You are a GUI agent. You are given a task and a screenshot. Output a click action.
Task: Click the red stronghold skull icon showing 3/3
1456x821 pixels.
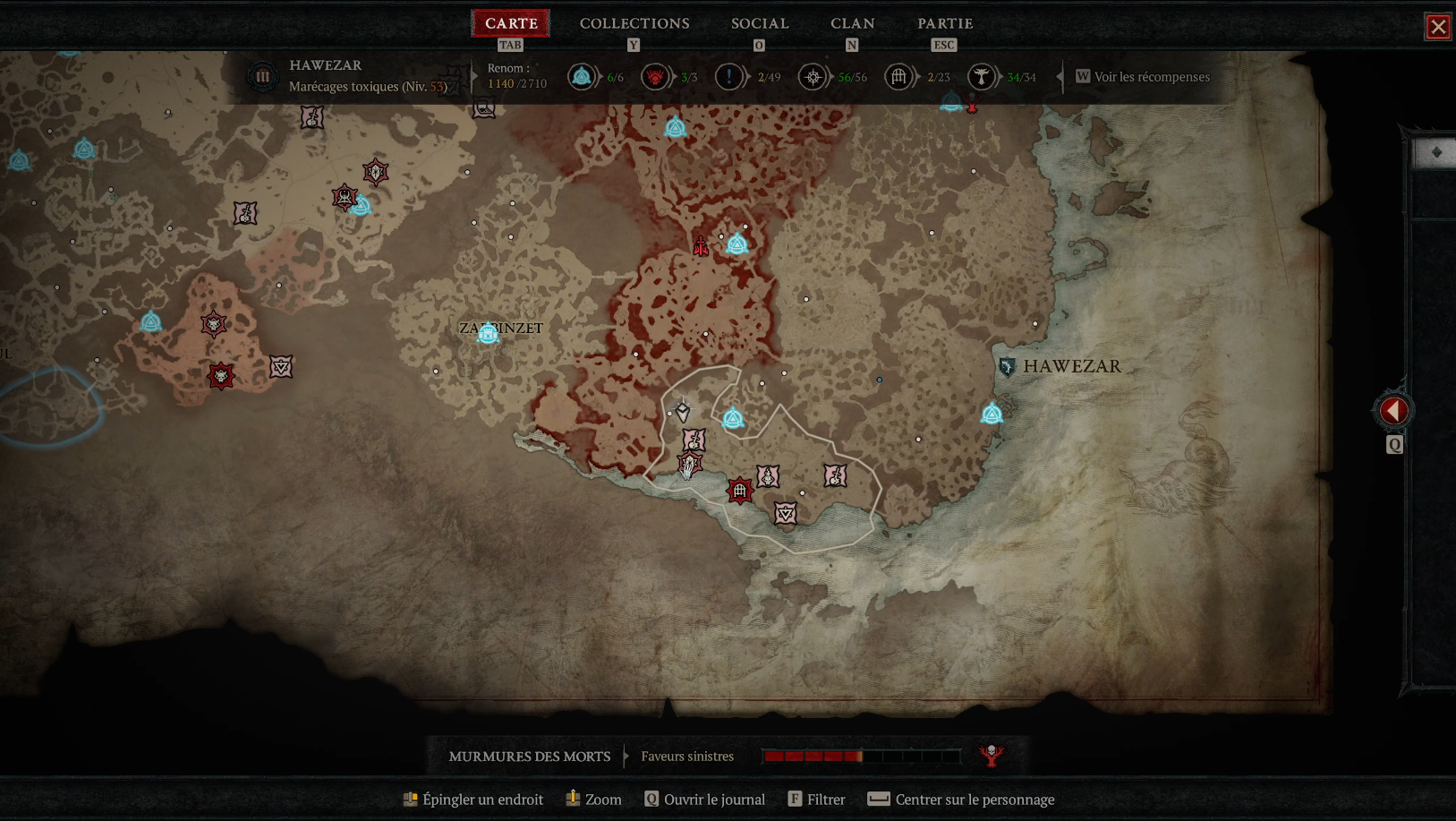(x=655, y=77)
